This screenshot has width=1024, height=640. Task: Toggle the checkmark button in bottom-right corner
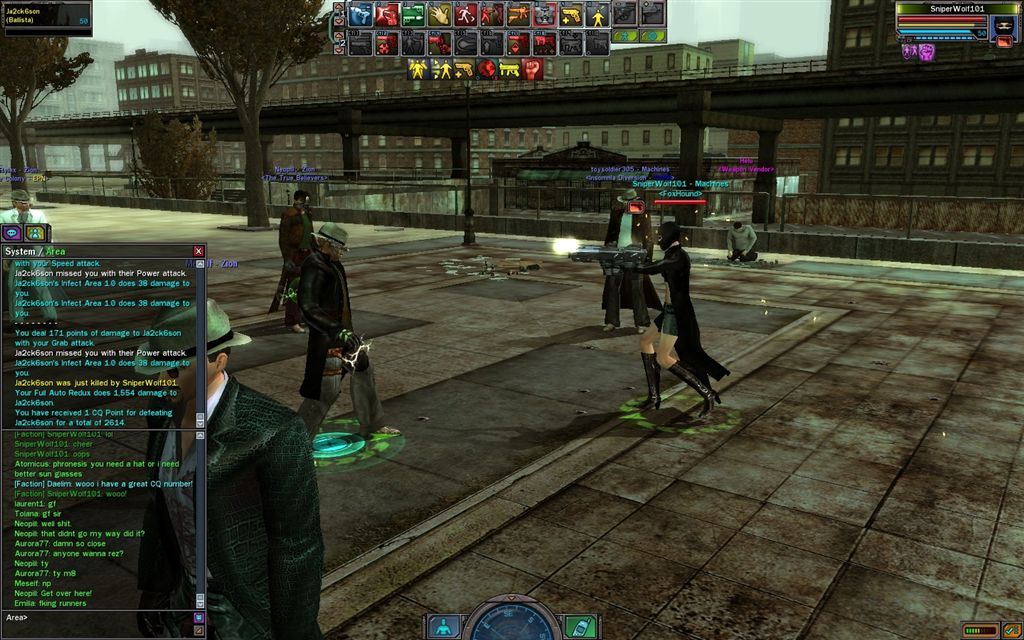1012,630
